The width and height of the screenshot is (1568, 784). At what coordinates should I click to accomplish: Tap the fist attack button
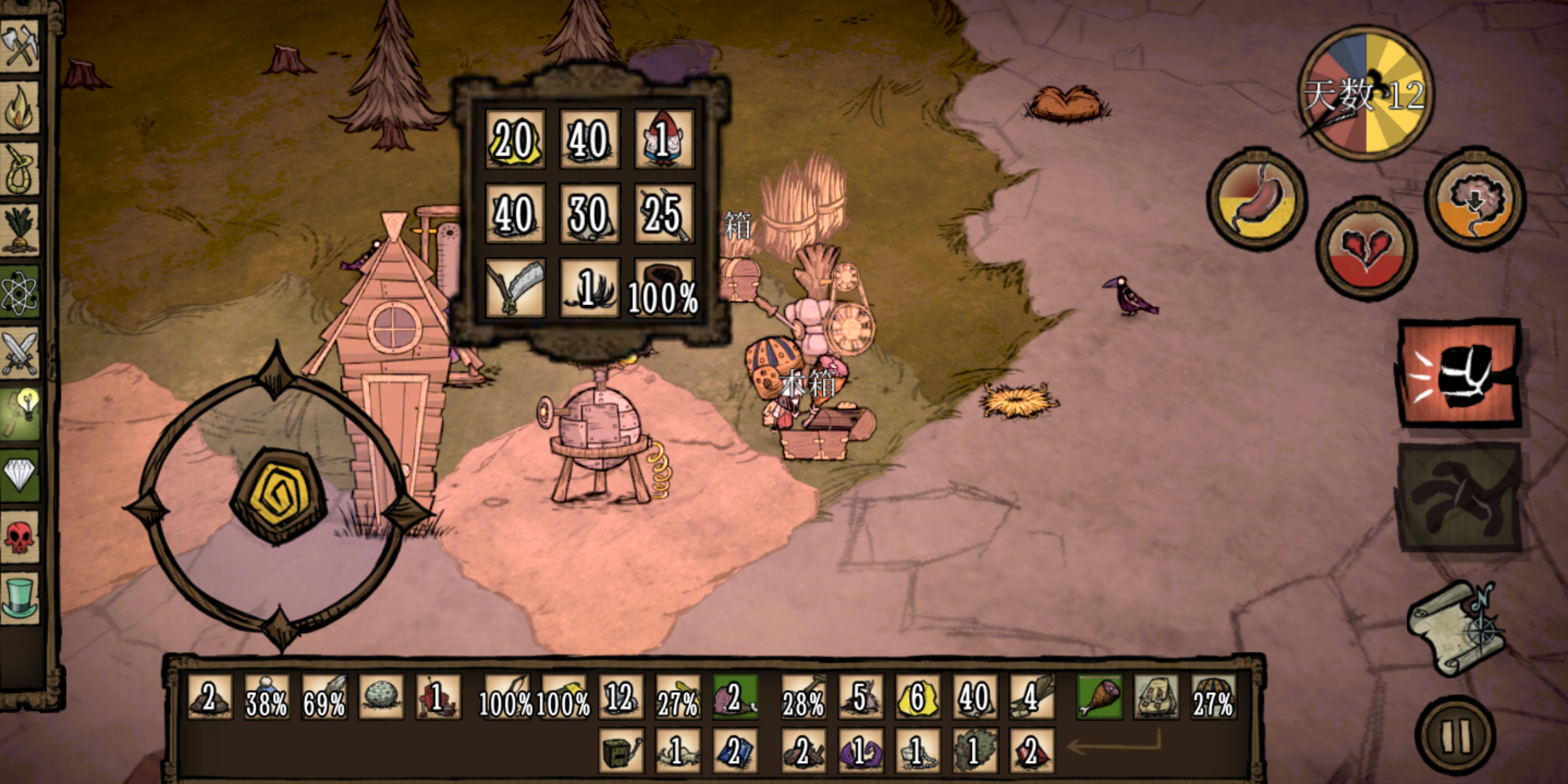[x=1459, y=374]
